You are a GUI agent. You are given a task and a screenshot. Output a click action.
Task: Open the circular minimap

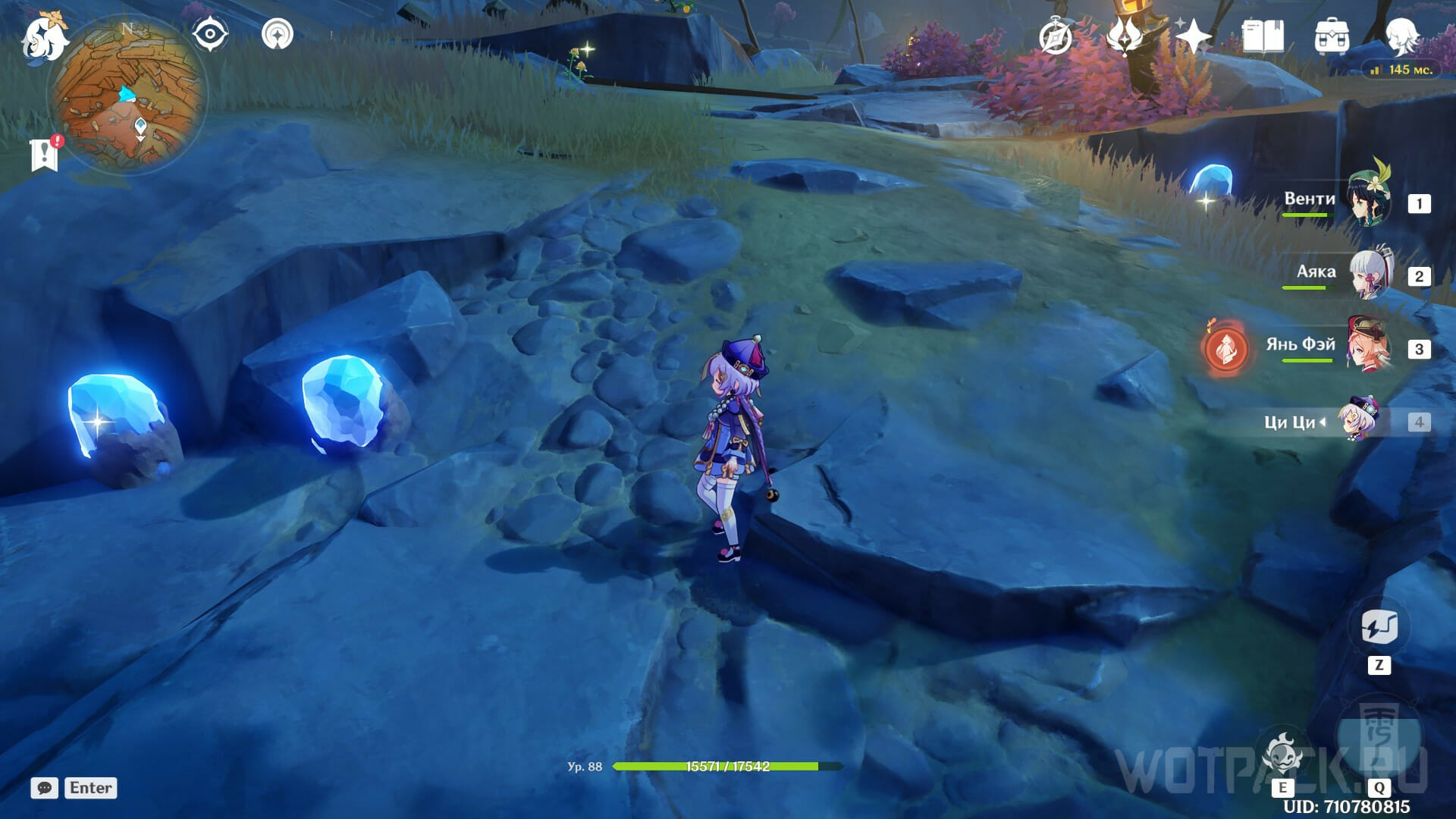coord(127,96)
